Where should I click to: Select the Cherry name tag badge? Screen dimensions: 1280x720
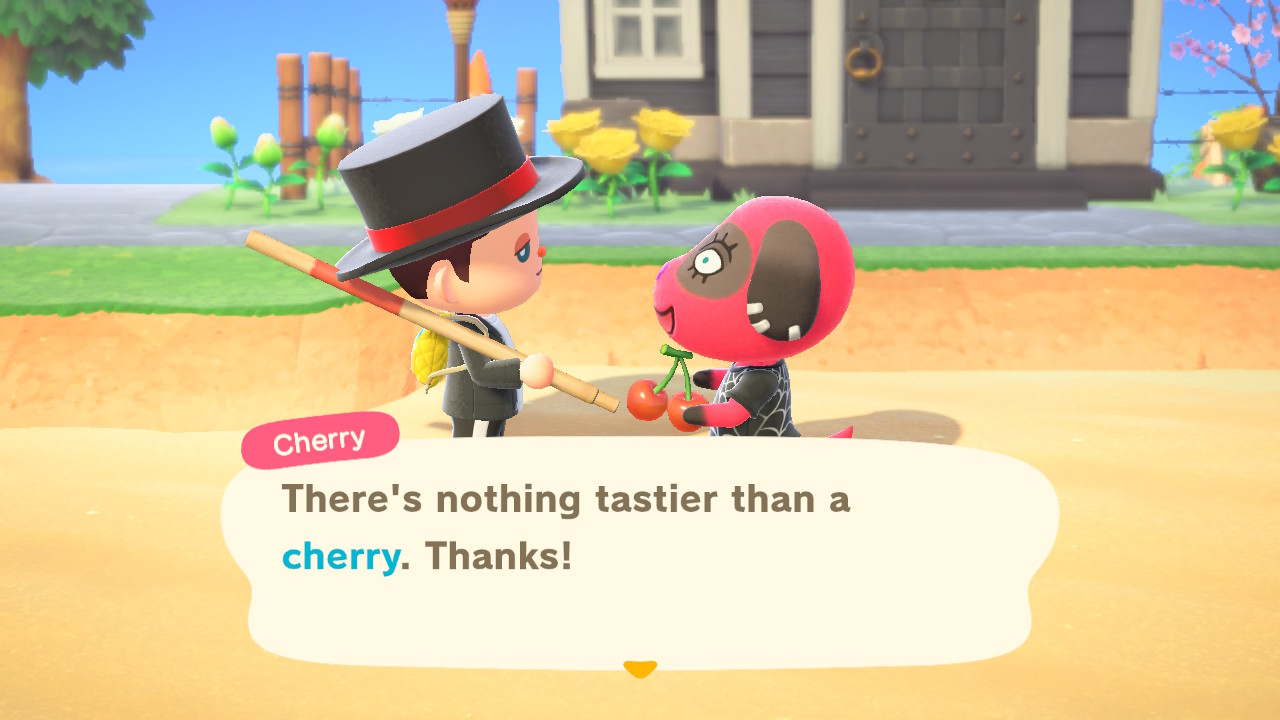click(x=319, y=437)
